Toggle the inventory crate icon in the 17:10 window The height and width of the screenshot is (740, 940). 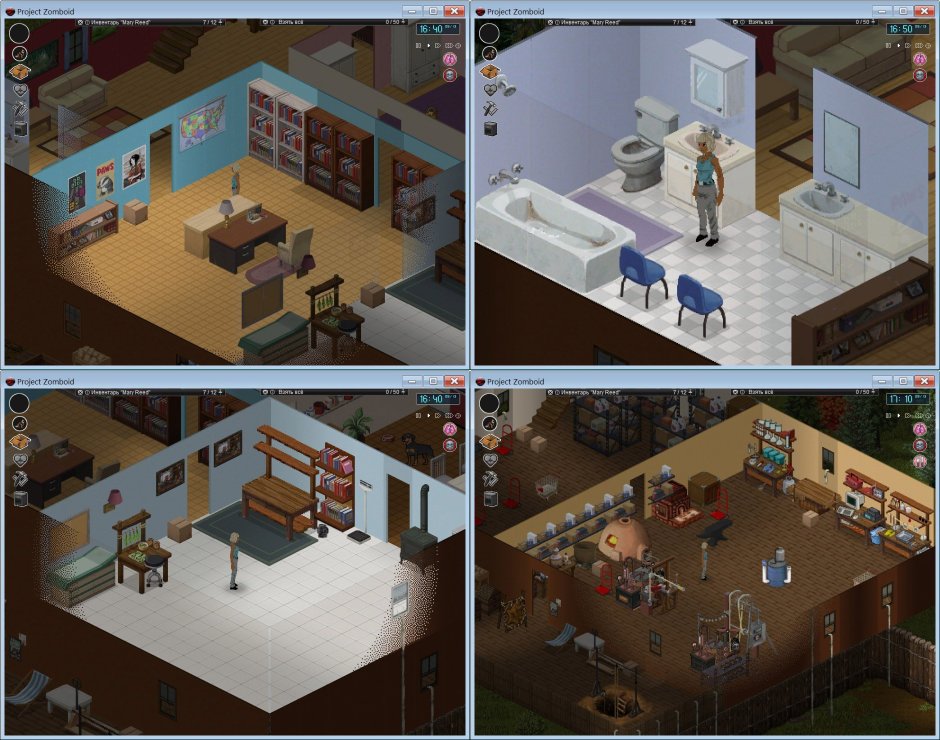489,441
